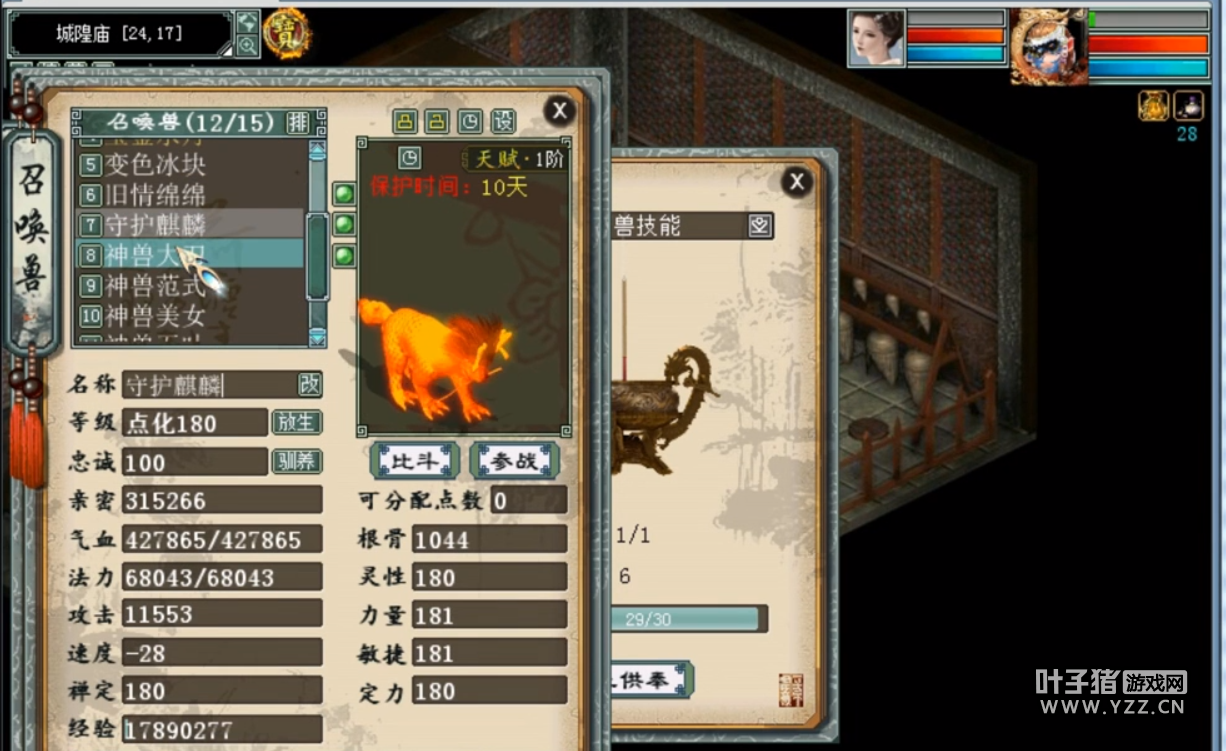
Task: Close the beast skills window
Action: 796,181
